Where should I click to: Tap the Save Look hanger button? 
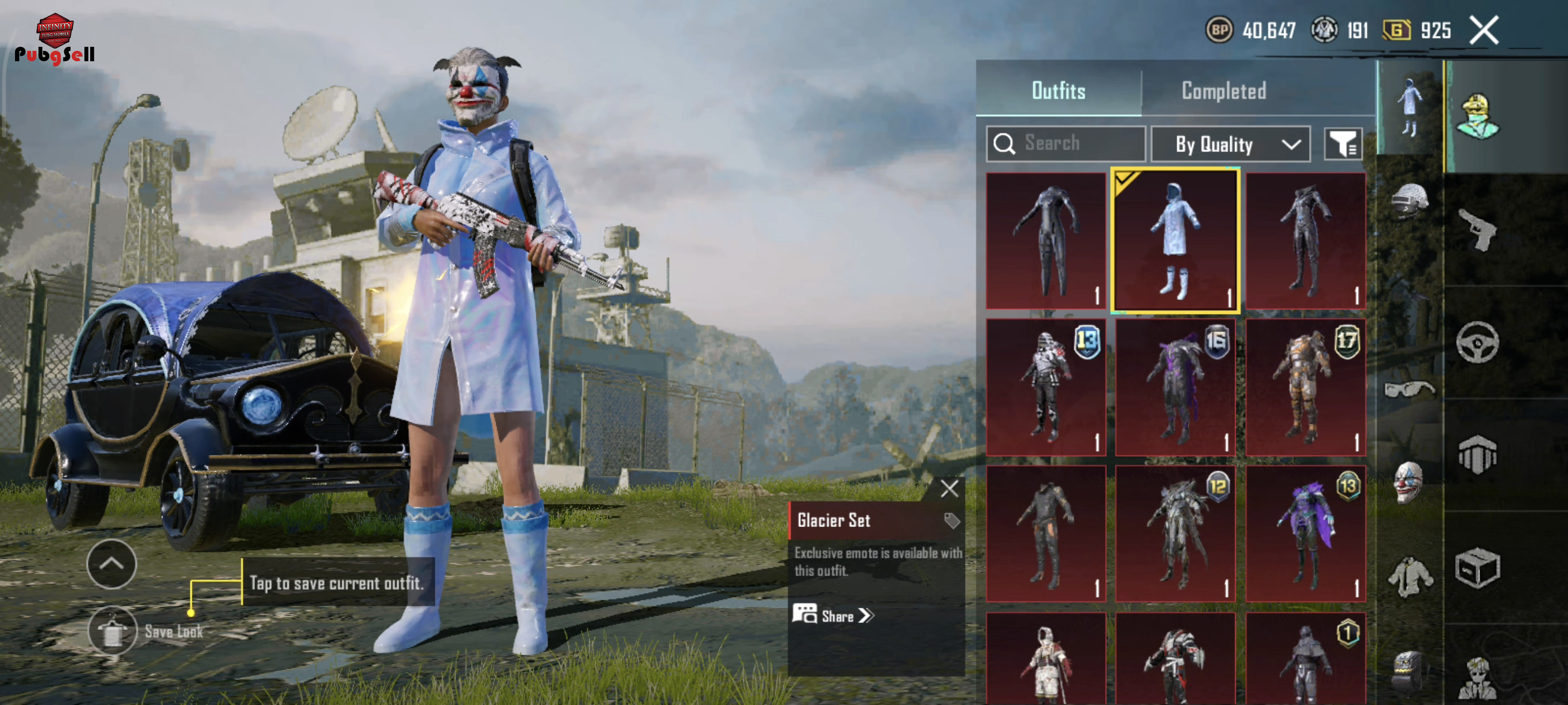[x=113, y=631]
